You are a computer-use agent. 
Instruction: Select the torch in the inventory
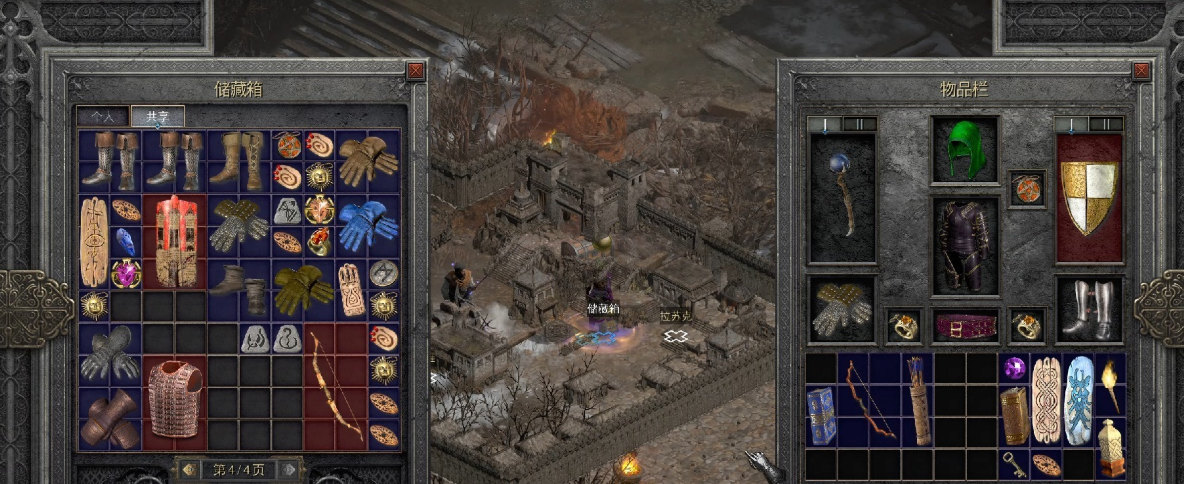point(1111,384)
